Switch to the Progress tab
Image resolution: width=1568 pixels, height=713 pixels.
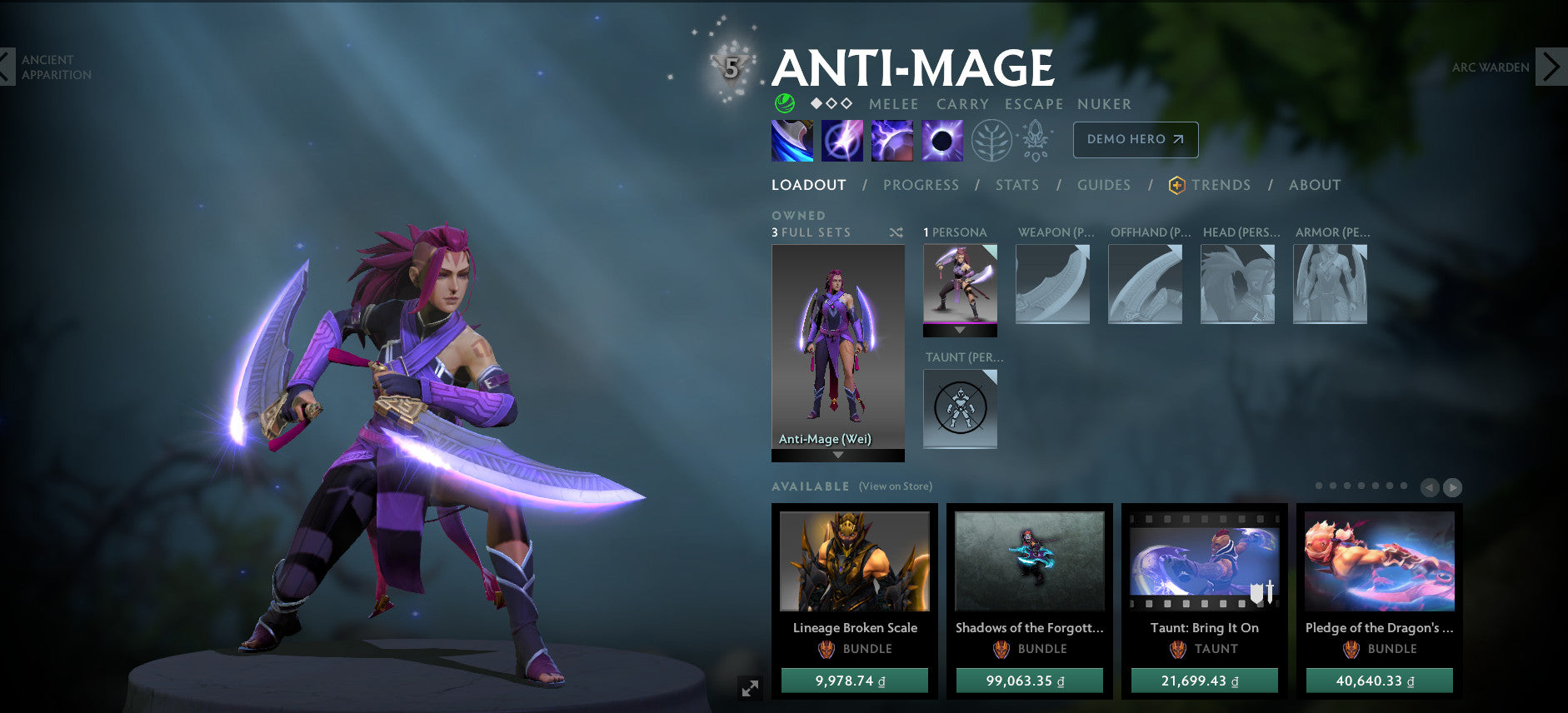(x=921, y=185)
